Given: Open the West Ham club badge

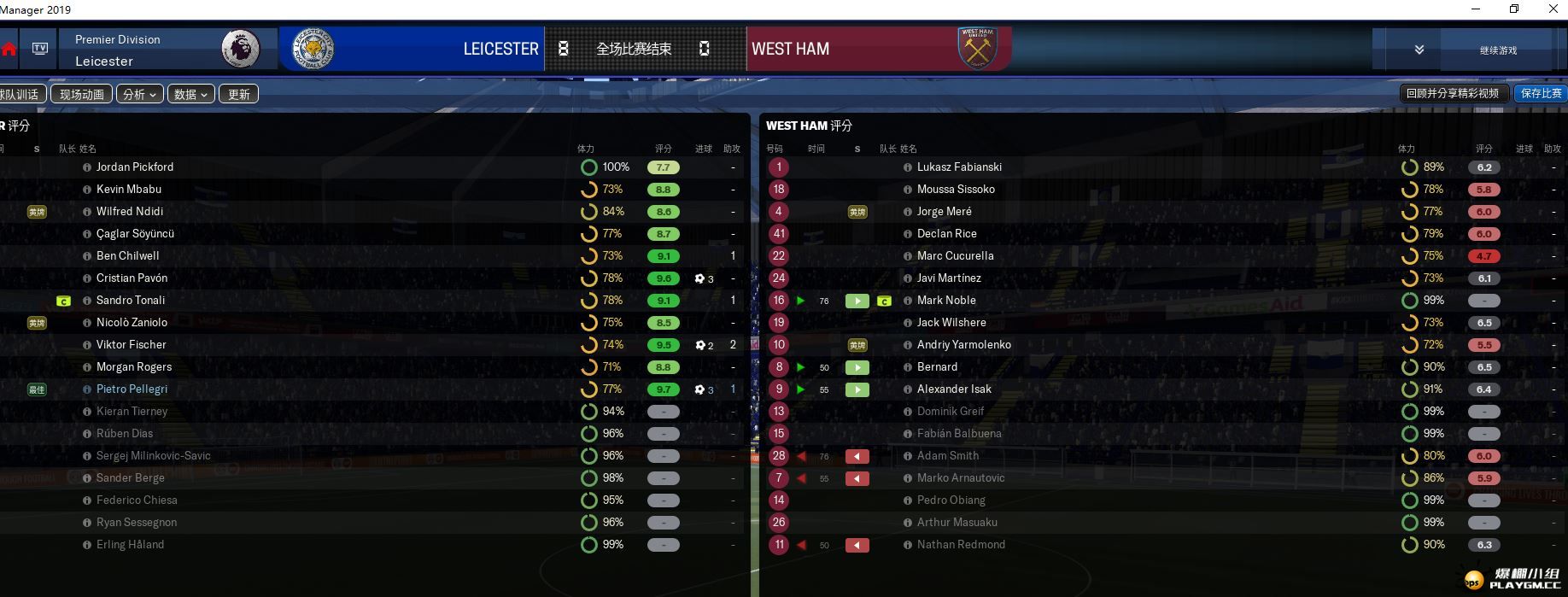Looking at the screenshot, I should click(977, 49).
